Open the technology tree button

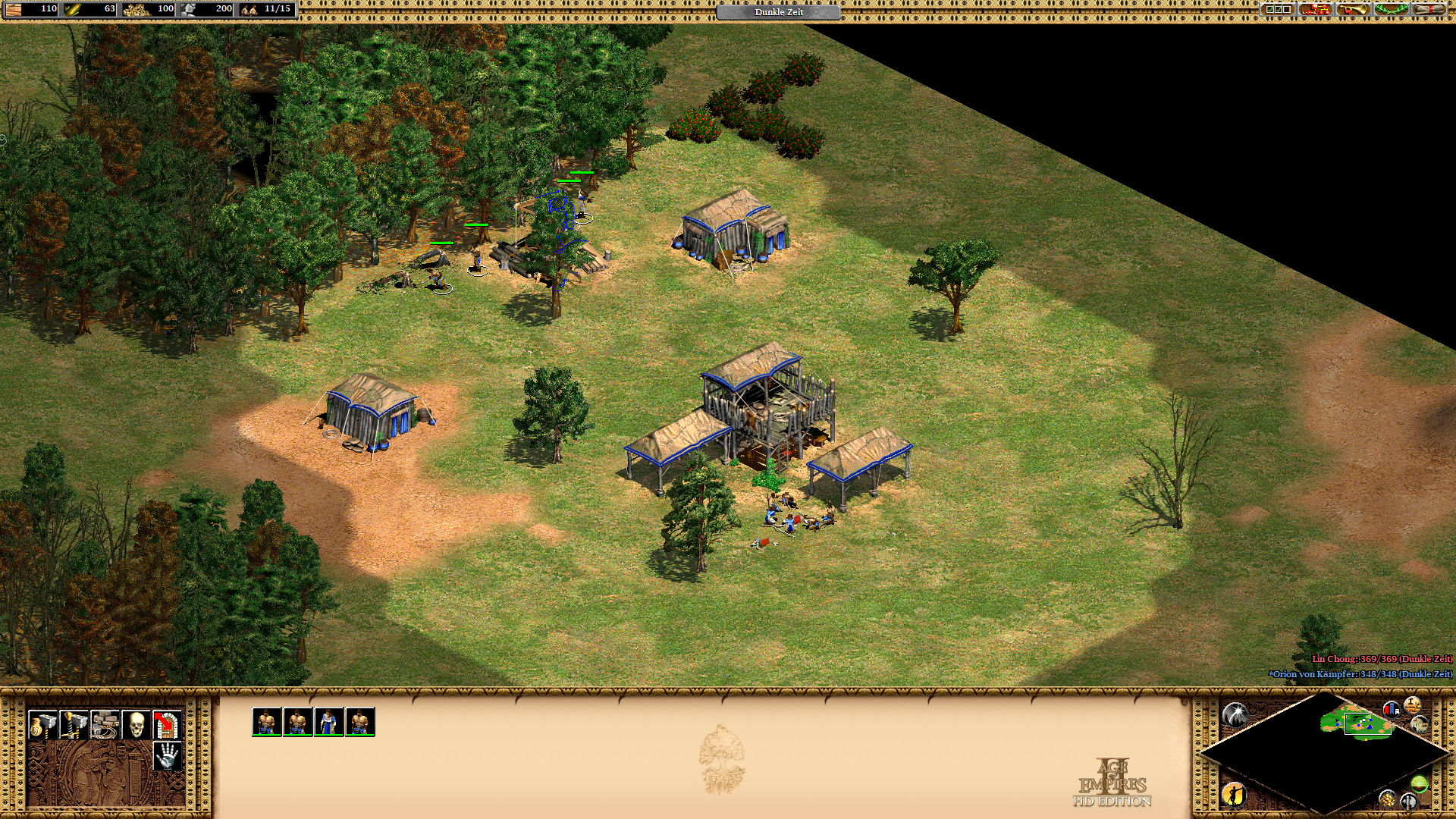coord(1315,10)
